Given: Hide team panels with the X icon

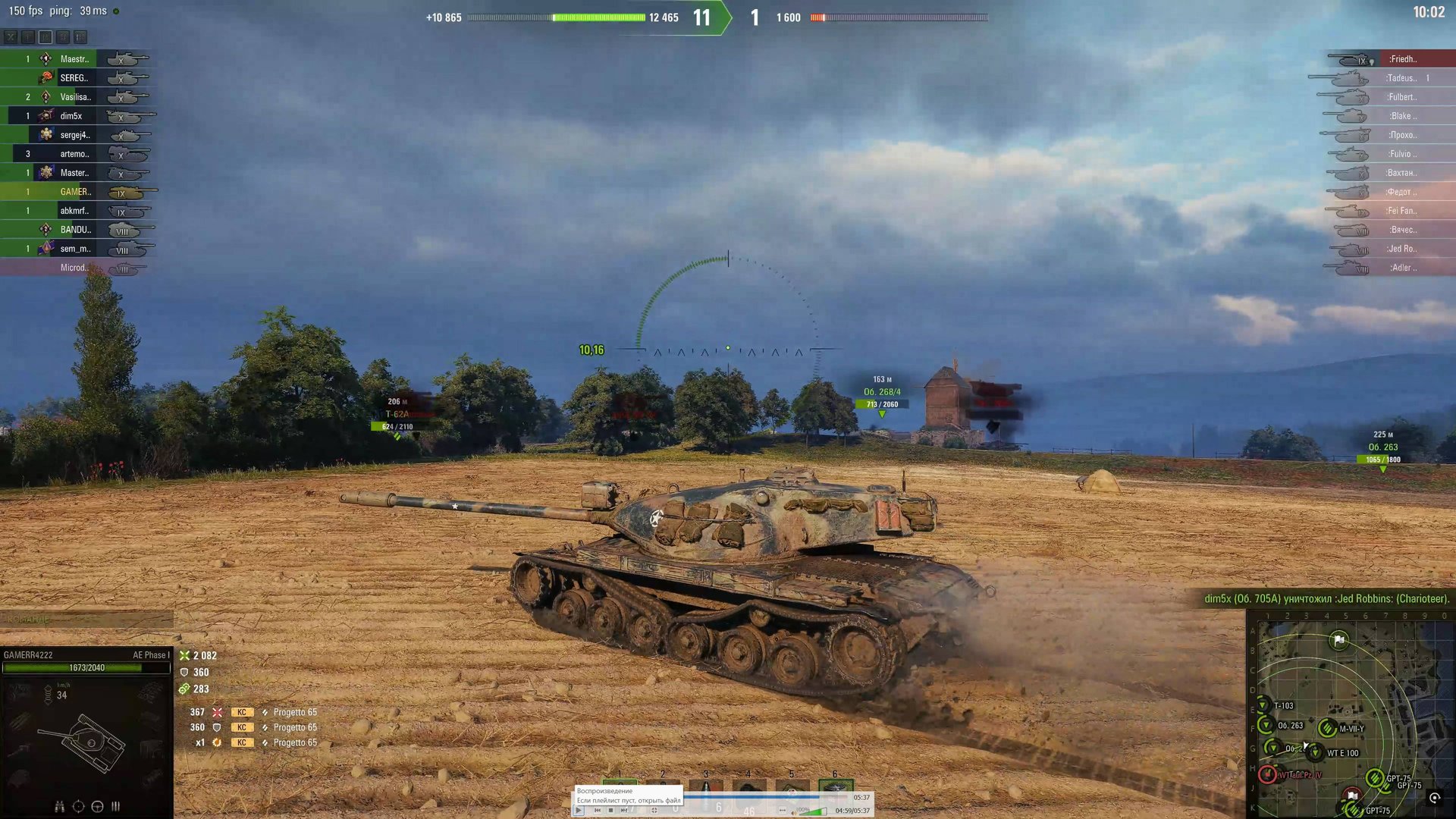Looking at the screenshot, I should point(11,36).
